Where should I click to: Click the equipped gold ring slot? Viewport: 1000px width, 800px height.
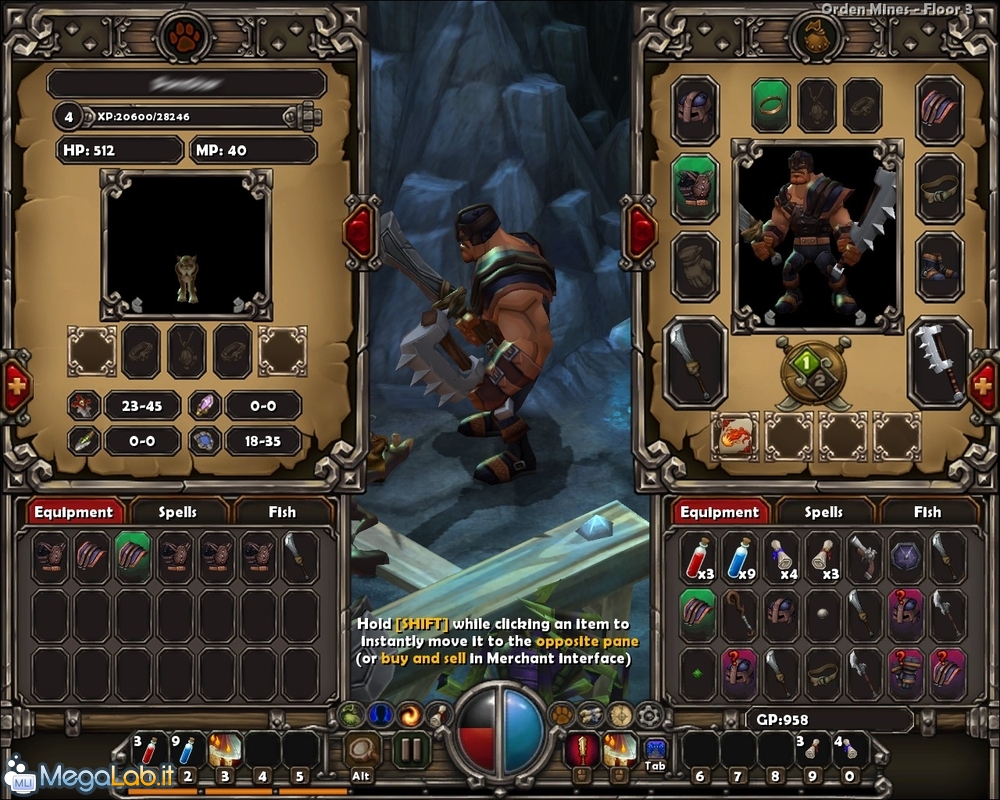point(771,106)
